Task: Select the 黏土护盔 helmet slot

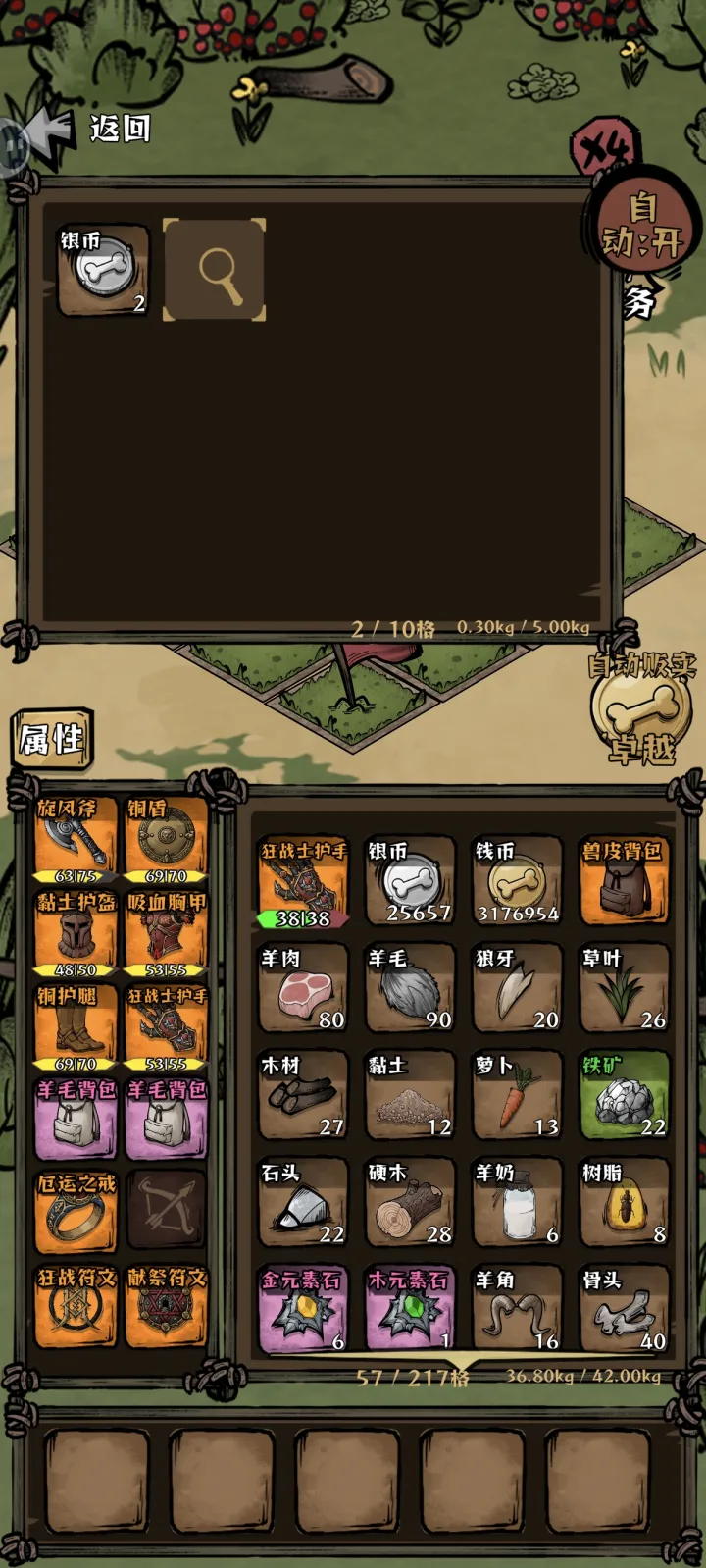Action: (76, 934)
